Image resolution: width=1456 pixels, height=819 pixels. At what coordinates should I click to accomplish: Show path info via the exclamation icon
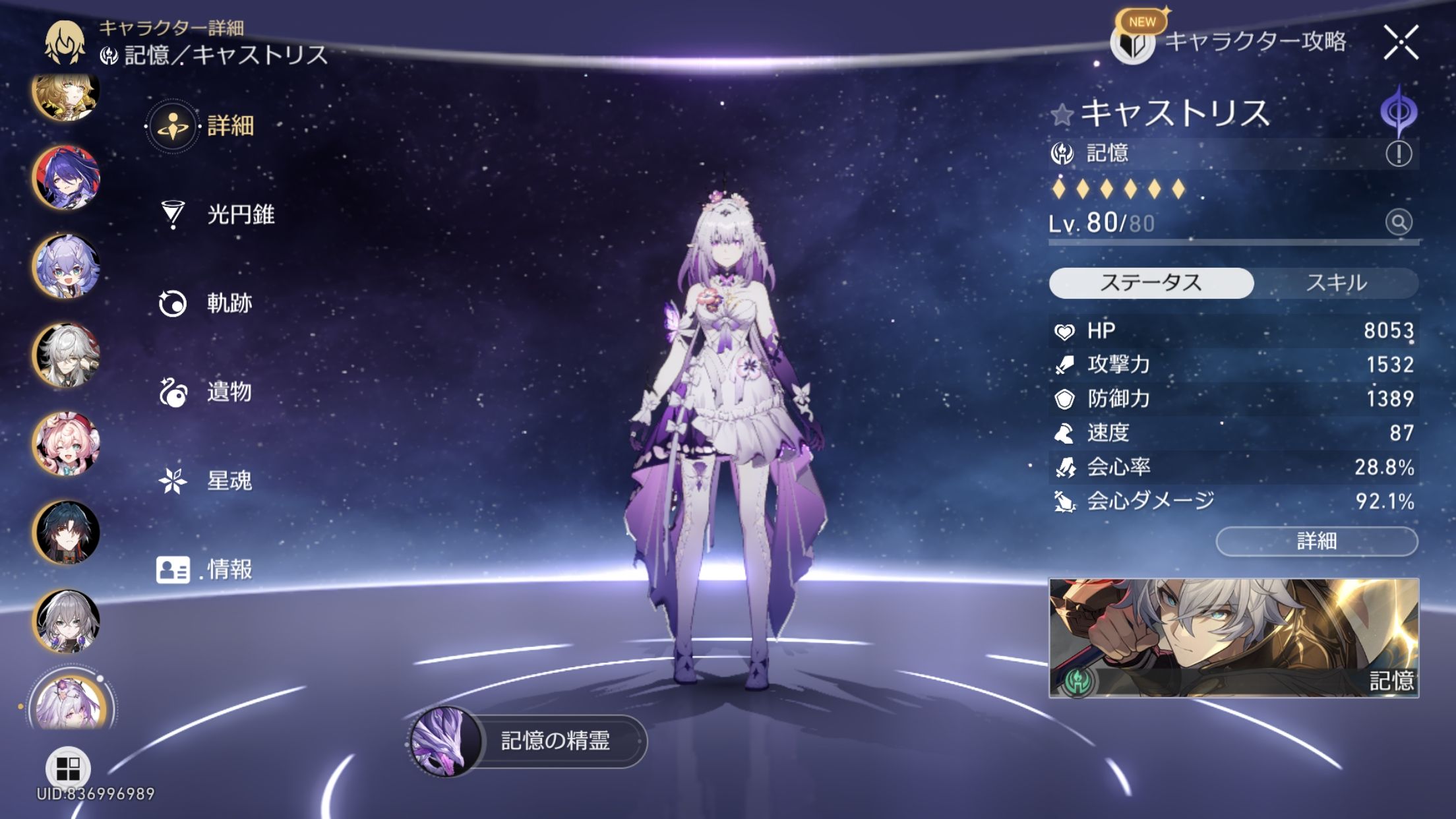point(1398,154)
